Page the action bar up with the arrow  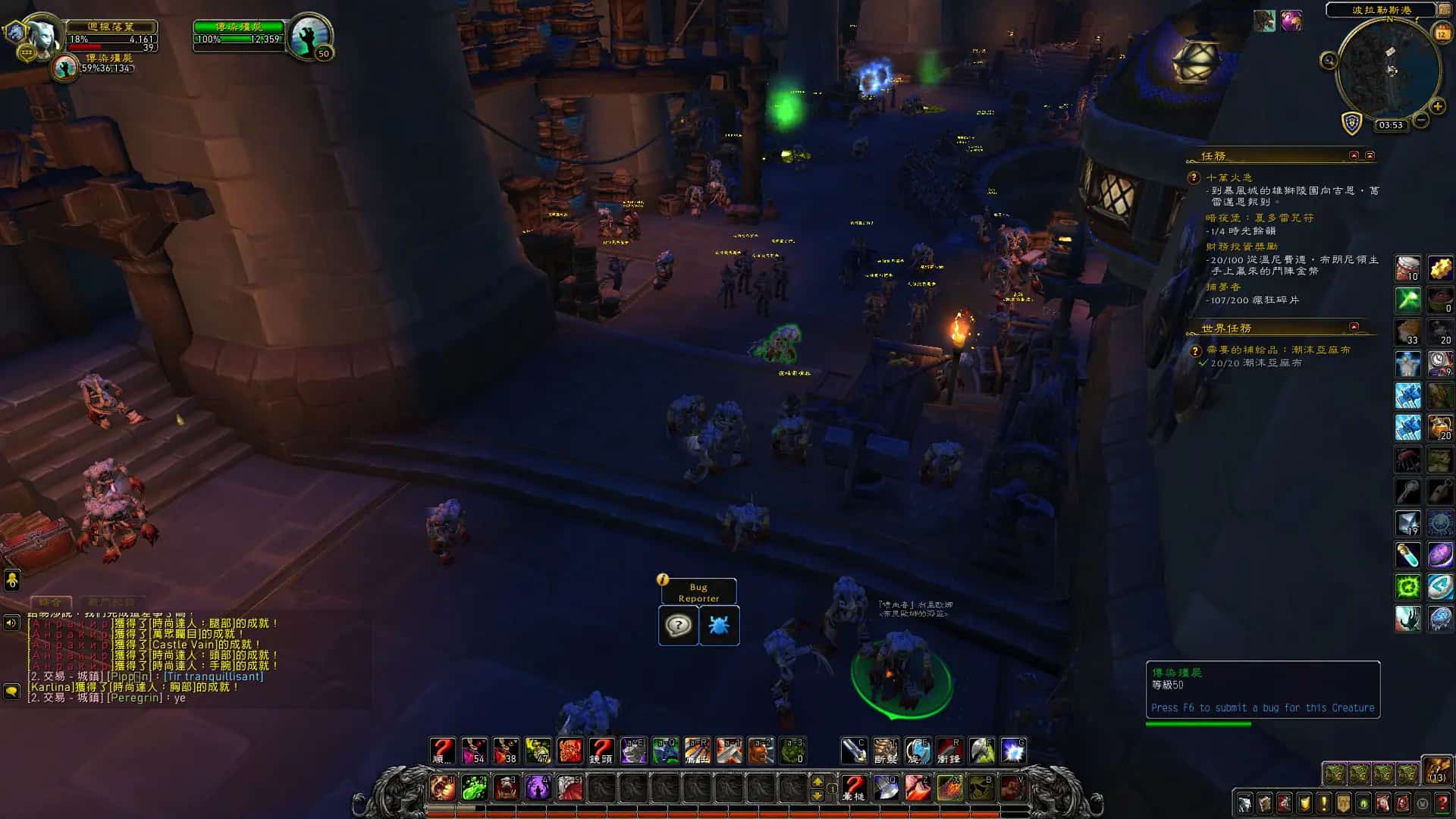[817, 780]
